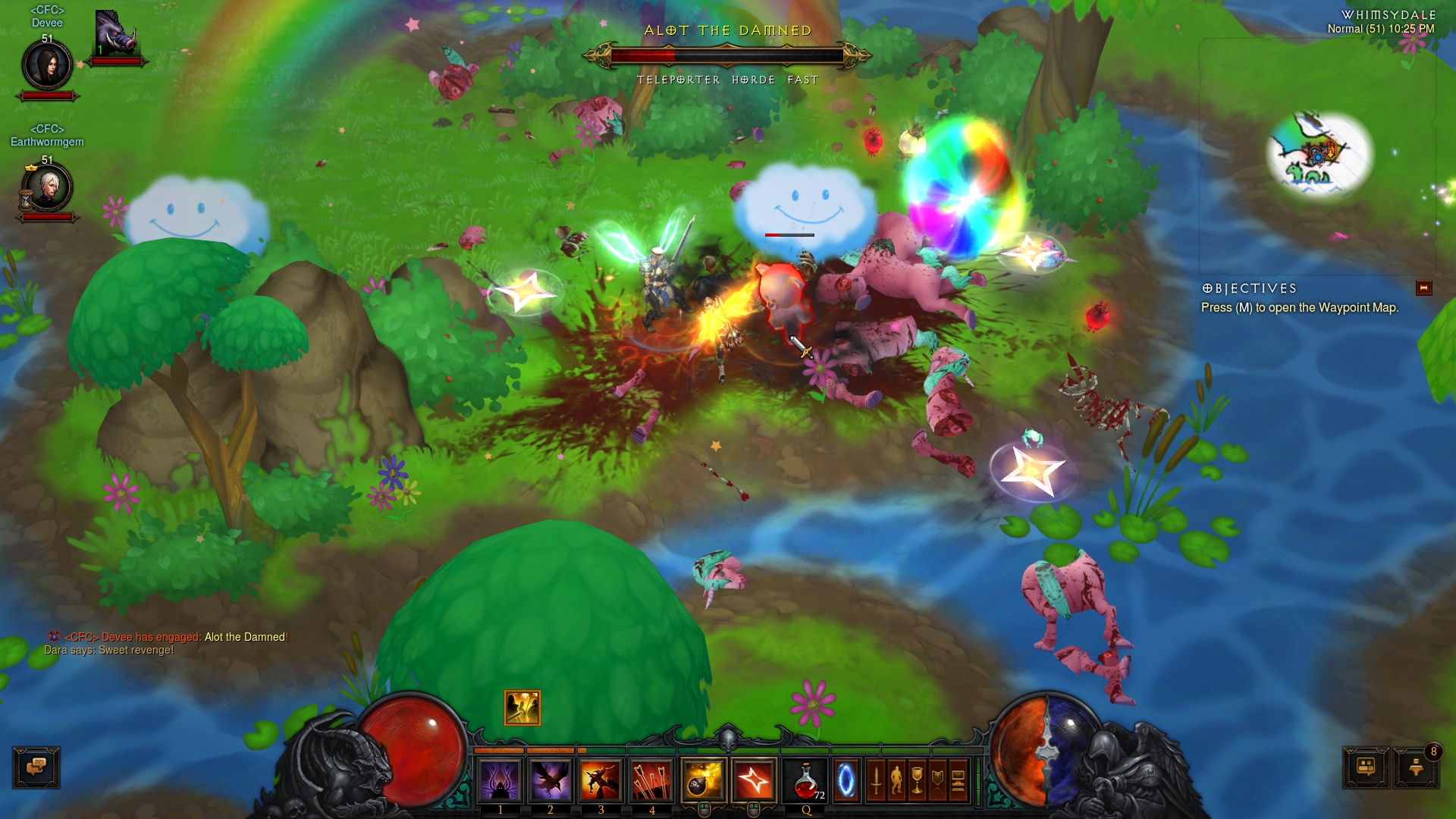Use the raven companion skill in slot 2
Viewport: 1456px width, 819px height.
coord(551,780)
